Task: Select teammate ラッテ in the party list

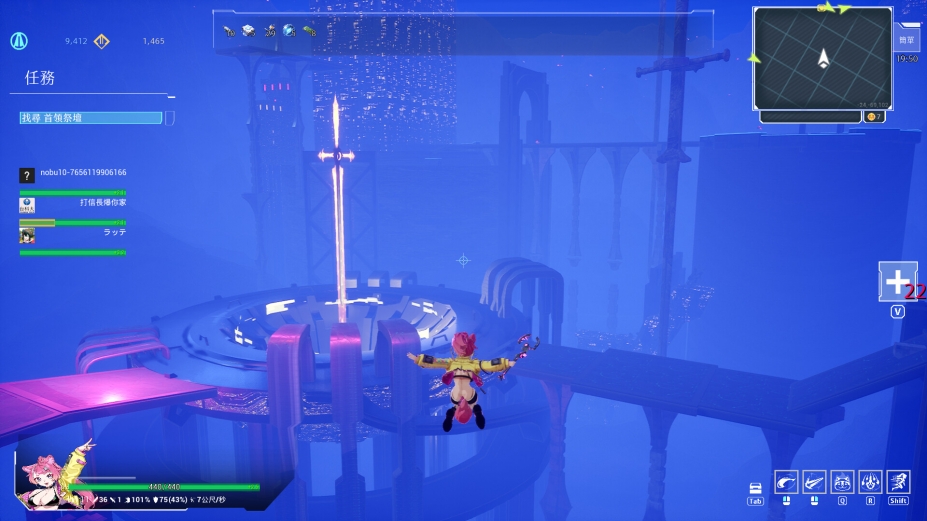Action: click(114, 232)
